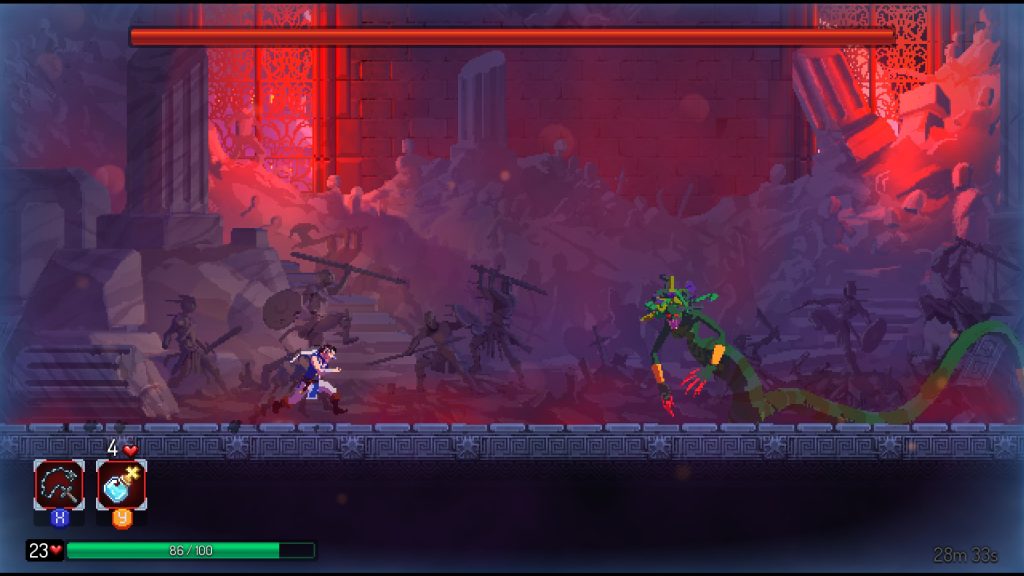Screen dimensions: 1024x576
Task: Select the chain whip weapon slot
Action: (59, 485)
